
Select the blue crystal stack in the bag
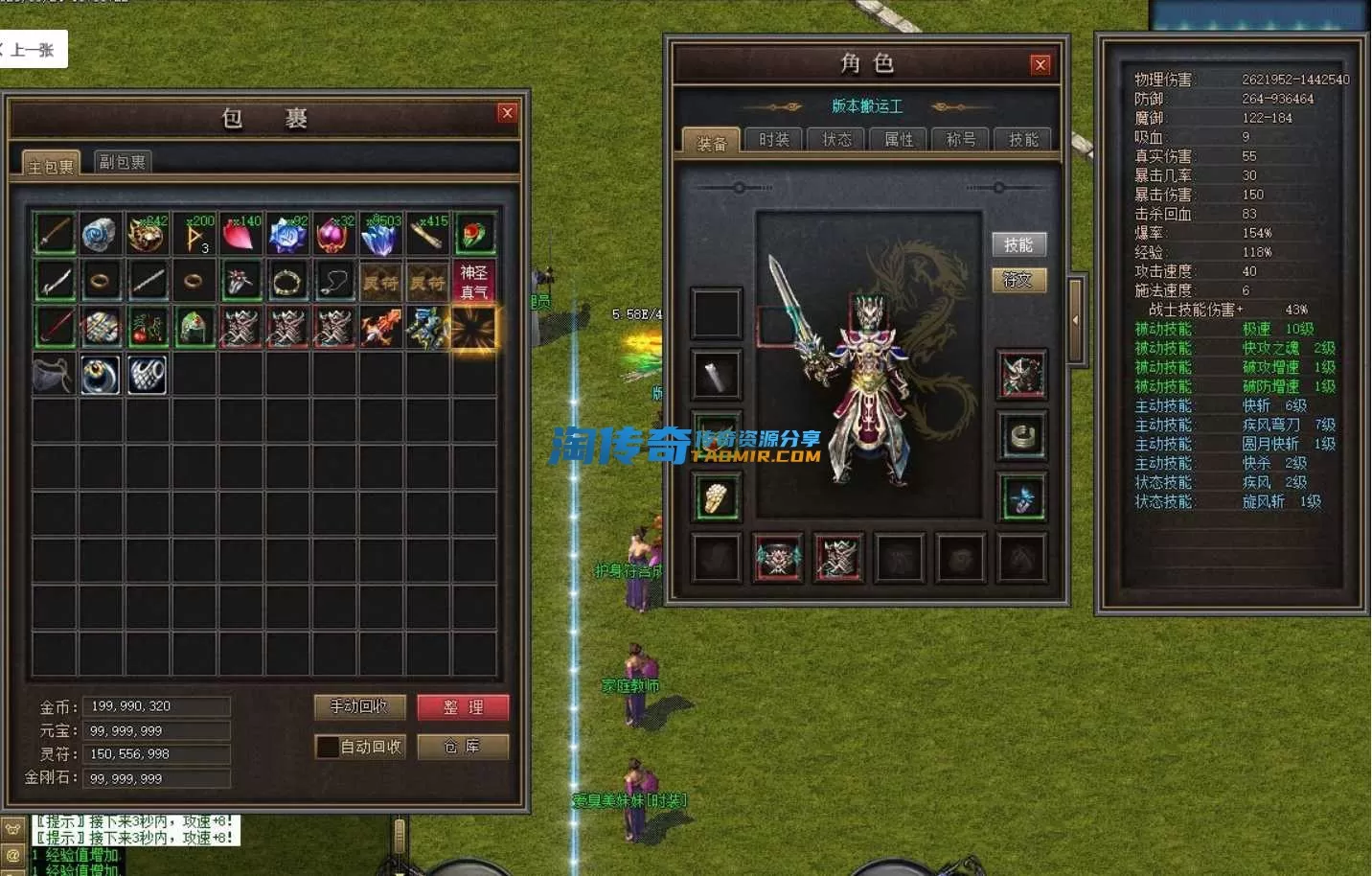click(381, 234)
